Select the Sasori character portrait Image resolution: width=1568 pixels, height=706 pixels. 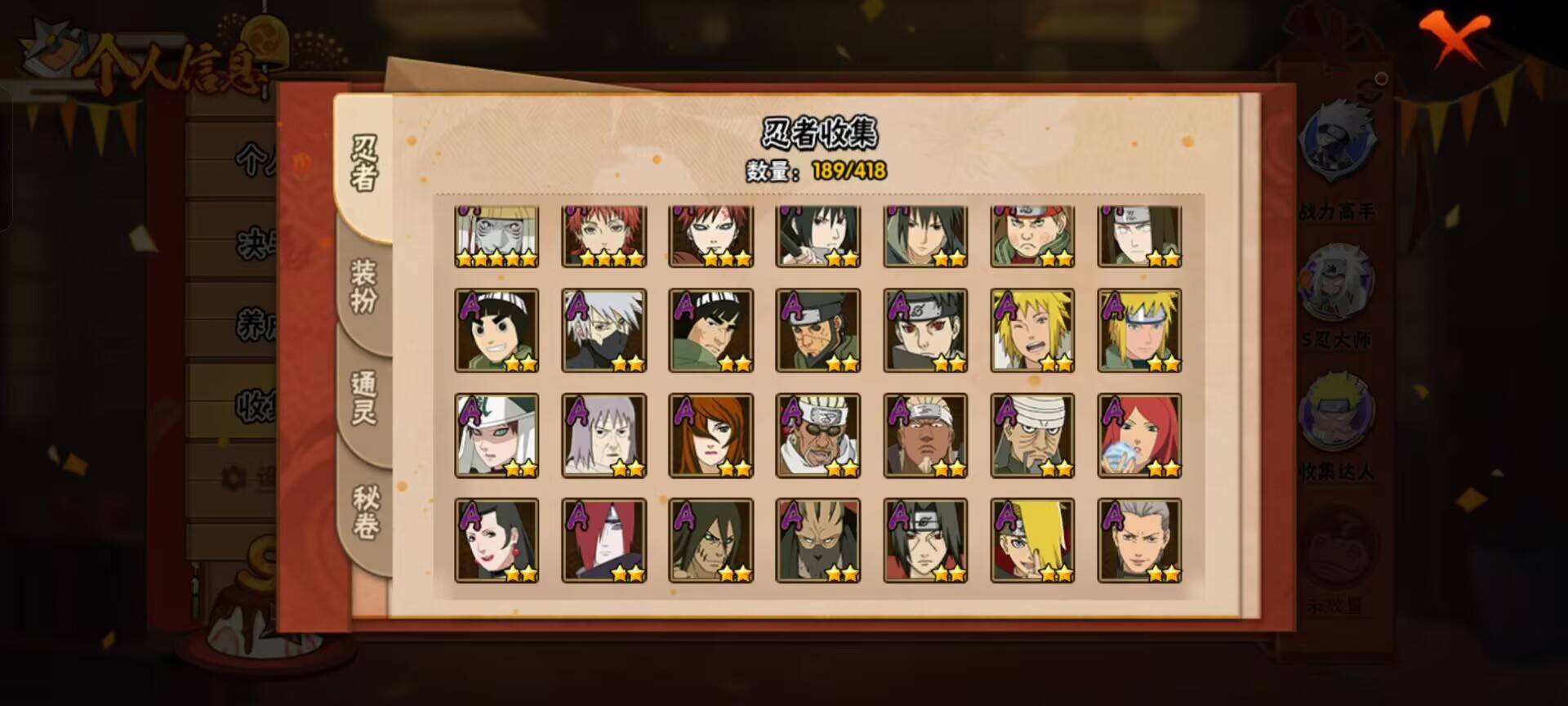click(x=604, y=237)
